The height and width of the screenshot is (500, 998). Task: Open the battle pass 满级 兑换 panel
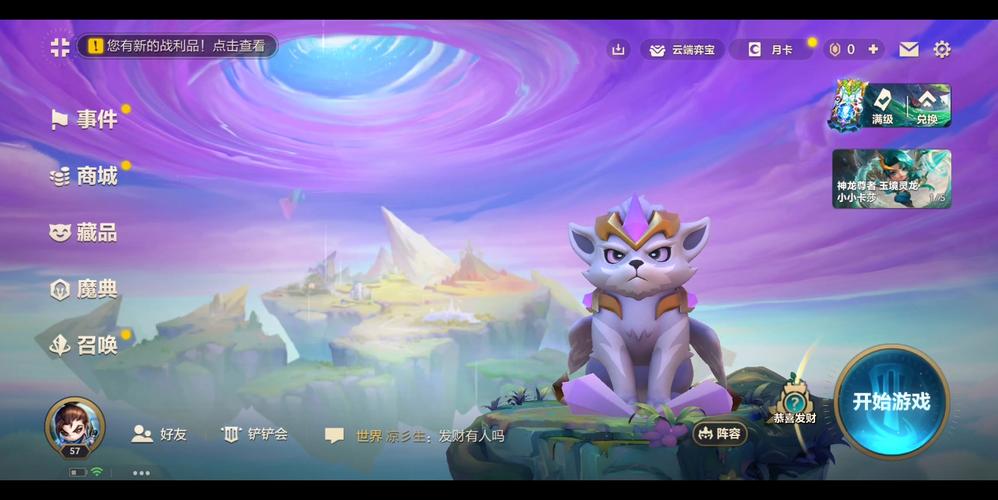point(891,105)
